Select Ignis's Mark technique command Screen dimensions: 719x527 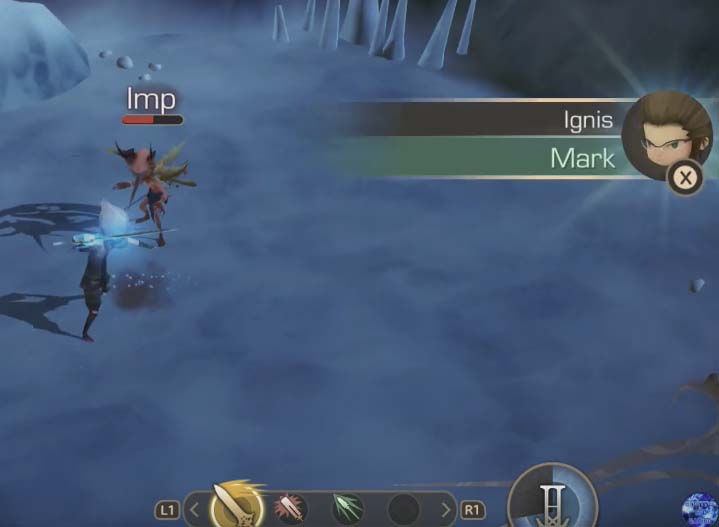click(581, 158)
